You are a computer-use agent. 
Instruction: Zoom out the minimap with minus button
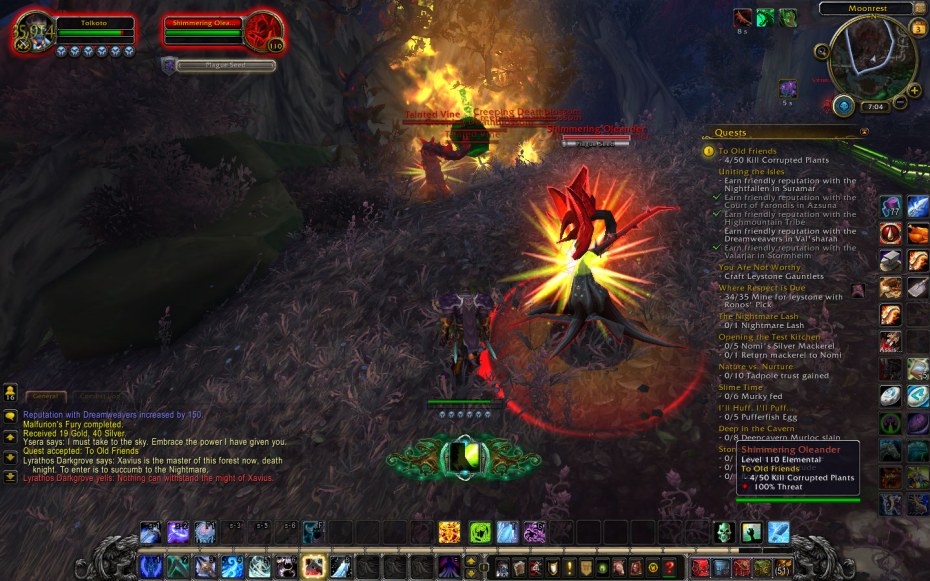pos(899,103)
